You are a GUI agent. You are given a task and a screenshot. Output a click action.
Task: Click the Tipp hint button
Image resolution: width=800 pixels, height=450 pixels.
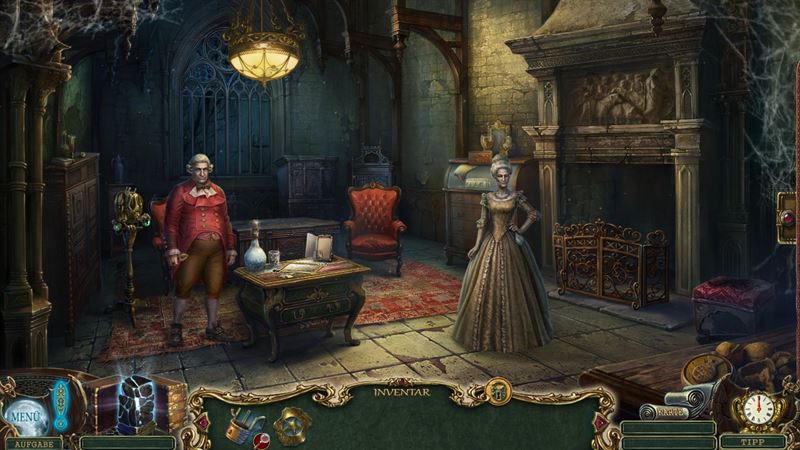[x=756, y=441]
